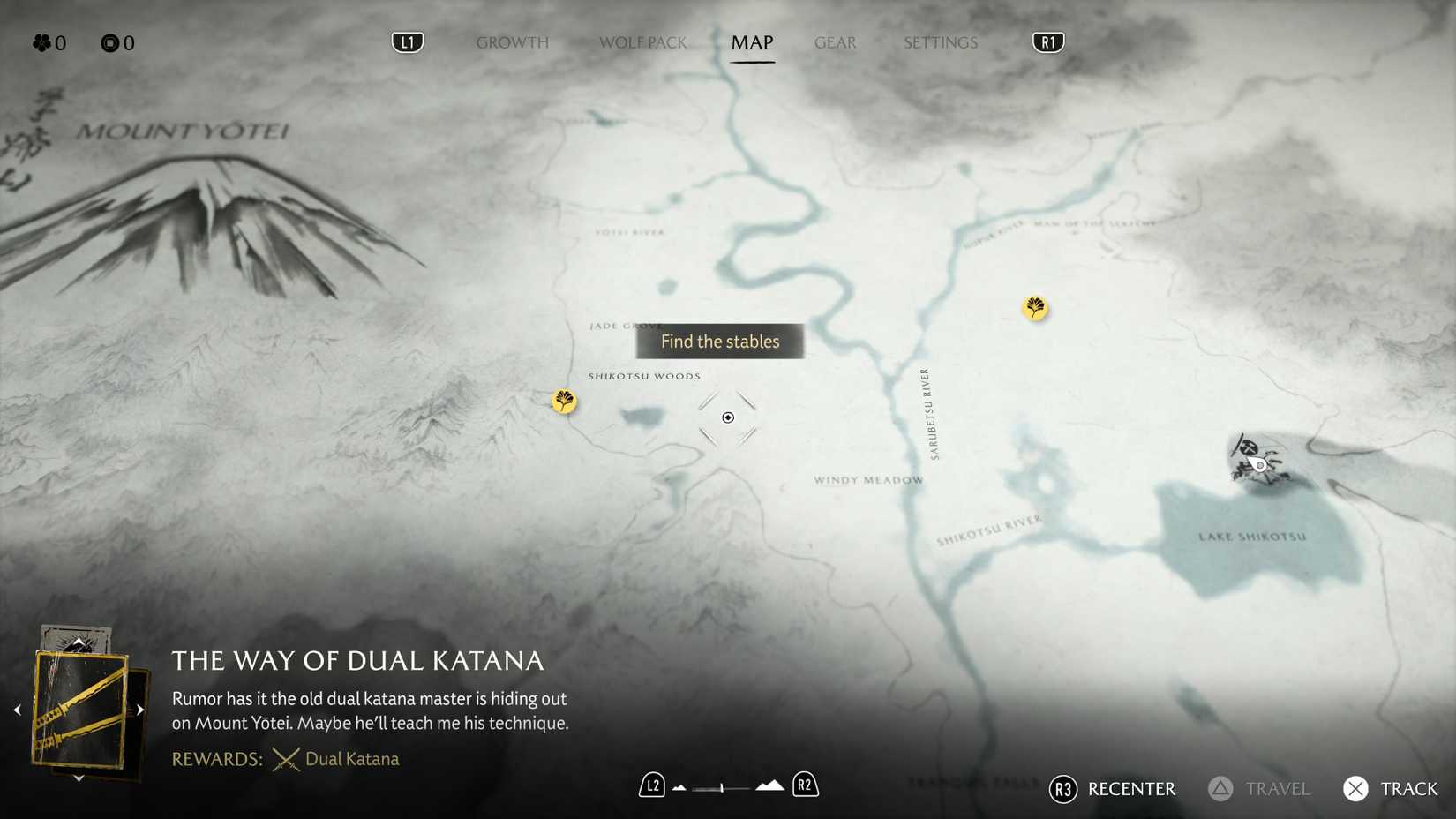Select the gingko marker in Shikotsu Woods

[564, 402]
